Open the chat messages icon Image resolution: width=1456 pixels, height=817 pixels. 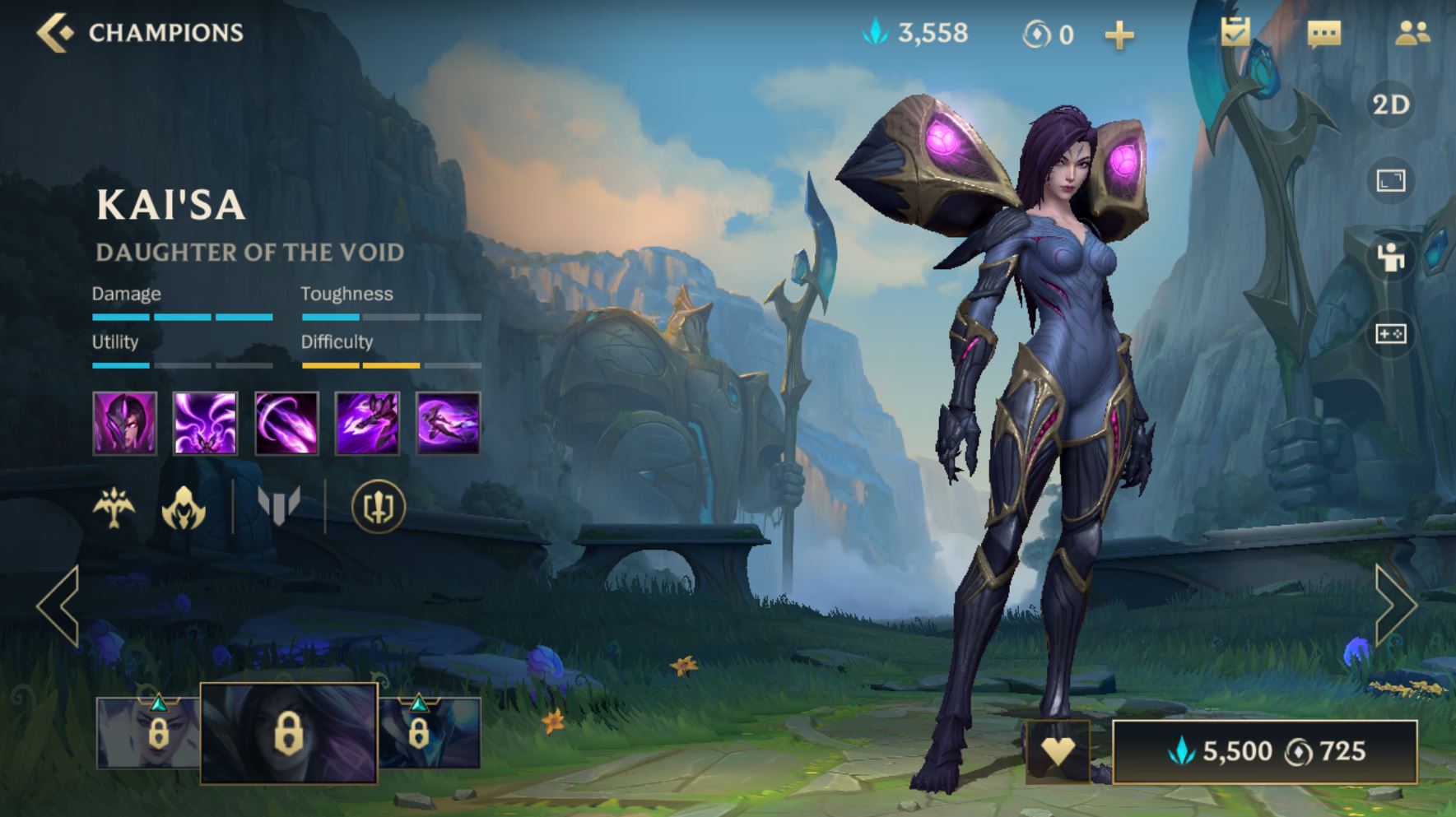[1323, 34]
